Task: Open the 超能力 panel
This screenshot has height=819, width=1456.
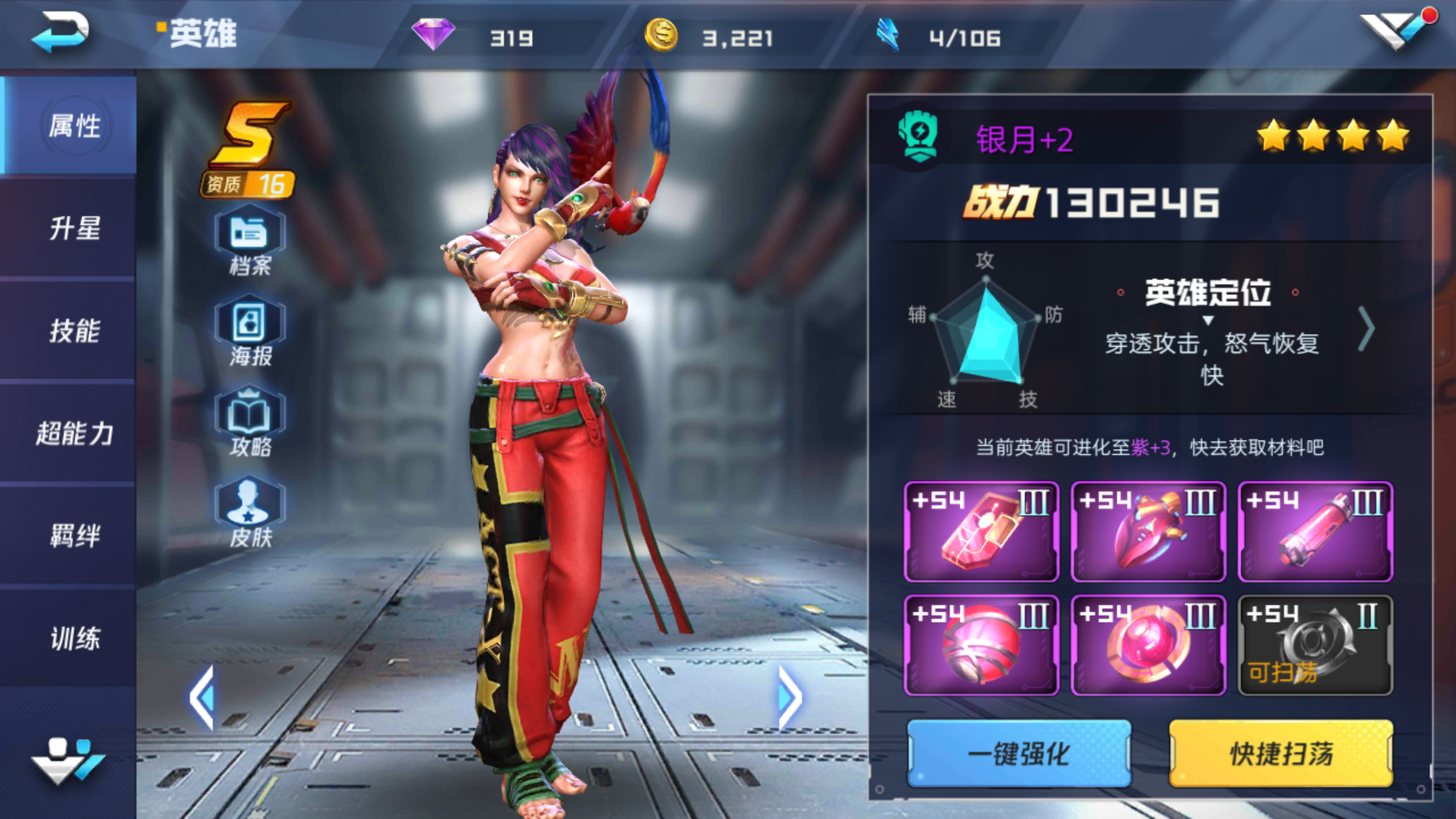Action: click(74, 434)
